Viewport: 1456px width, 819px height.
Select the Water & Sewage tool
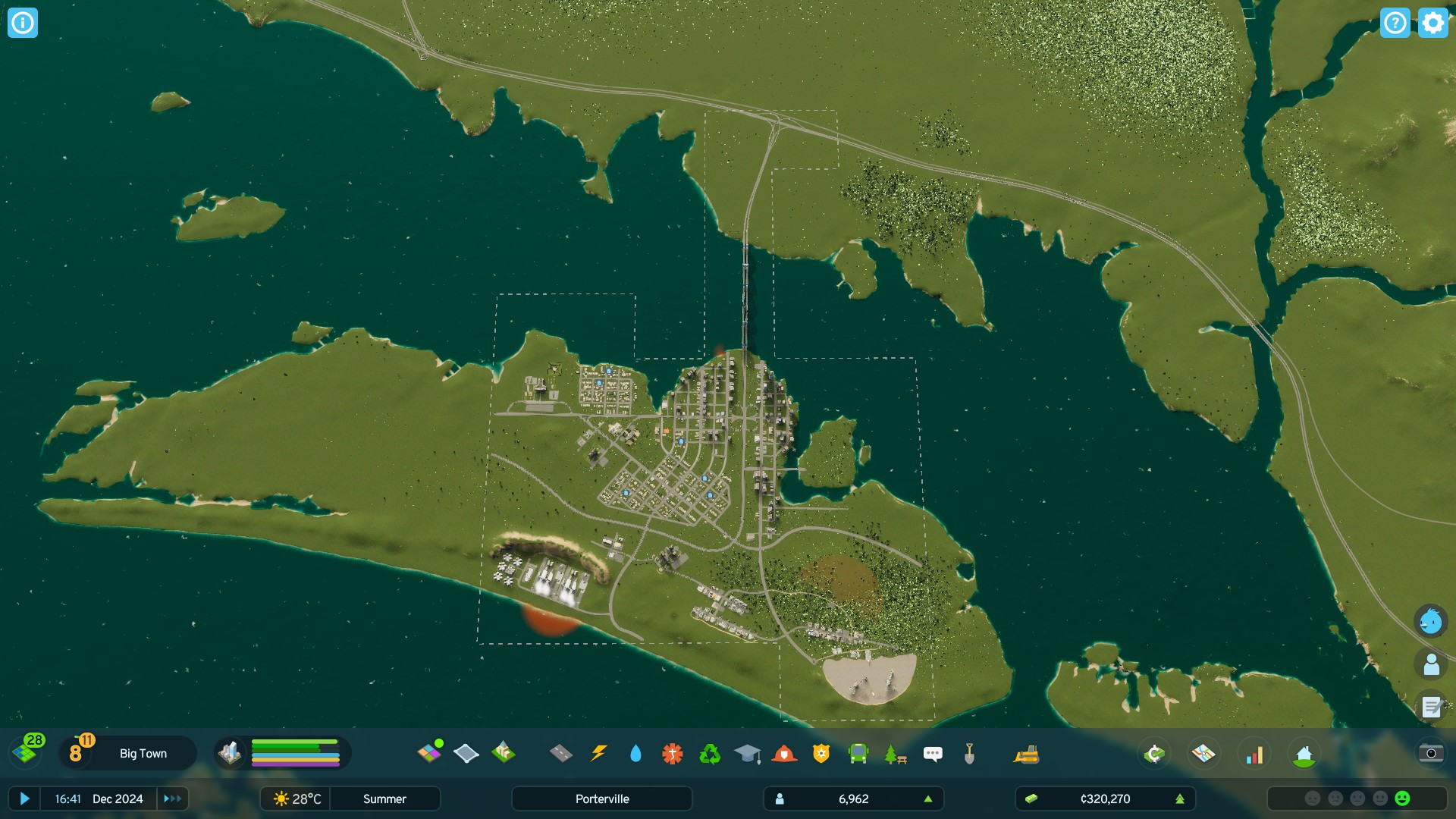tap(636, 753)
